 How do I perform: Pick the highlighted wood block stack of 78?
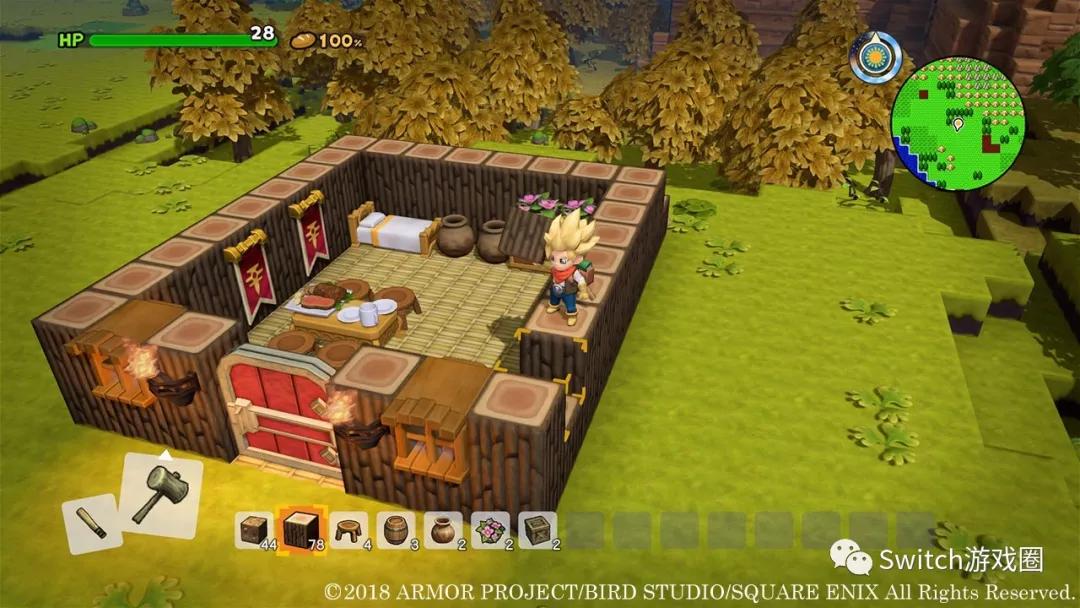pyautogui.click(x=300, y=528)
